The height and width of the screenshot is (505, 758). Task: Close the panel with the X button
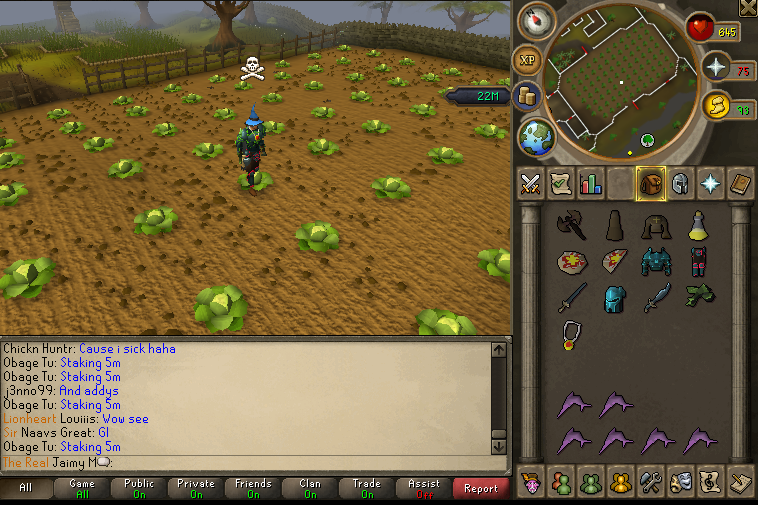coord(746,8)
